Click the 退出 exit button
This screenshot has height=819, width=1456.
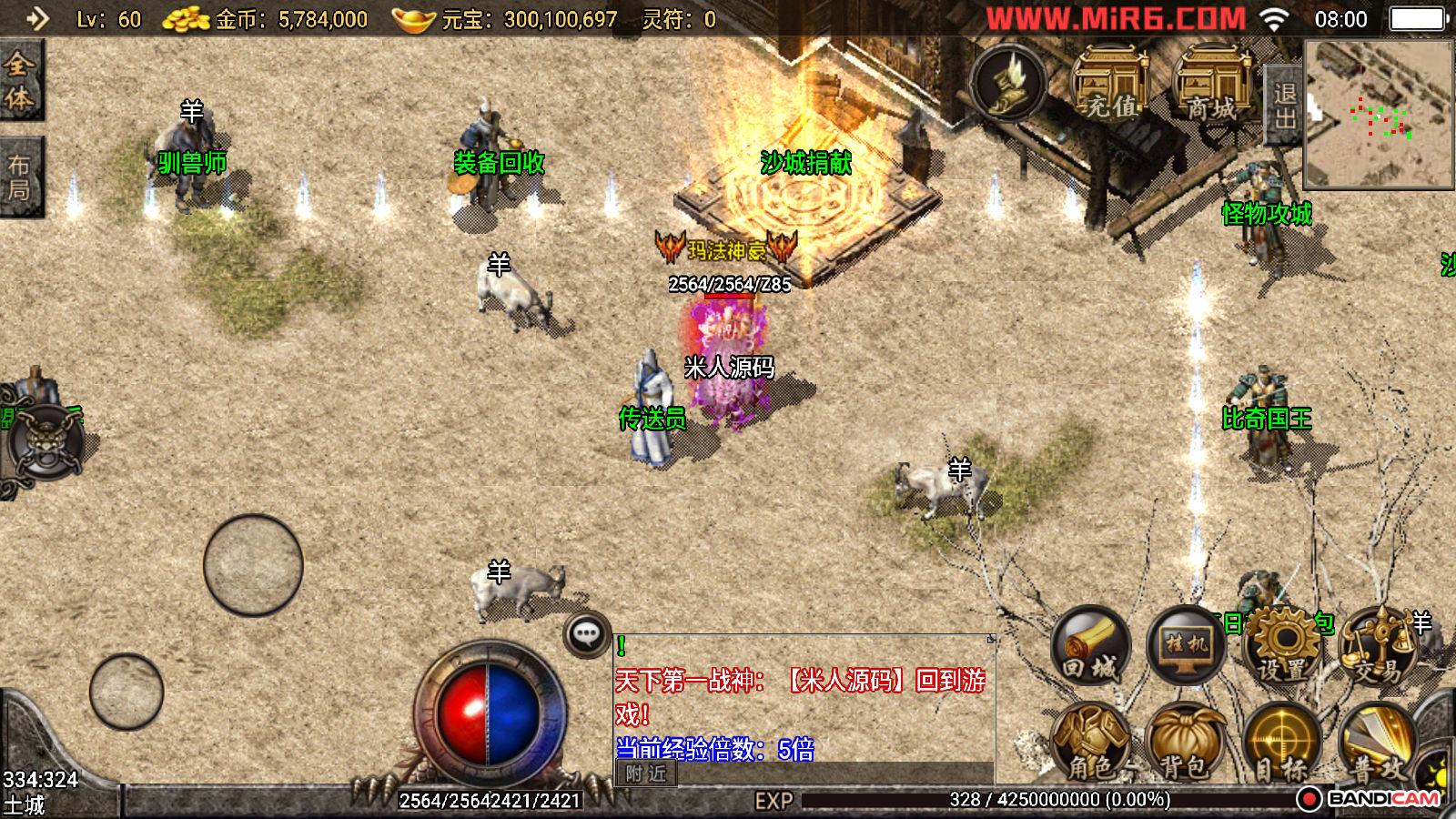(1284, 106)
